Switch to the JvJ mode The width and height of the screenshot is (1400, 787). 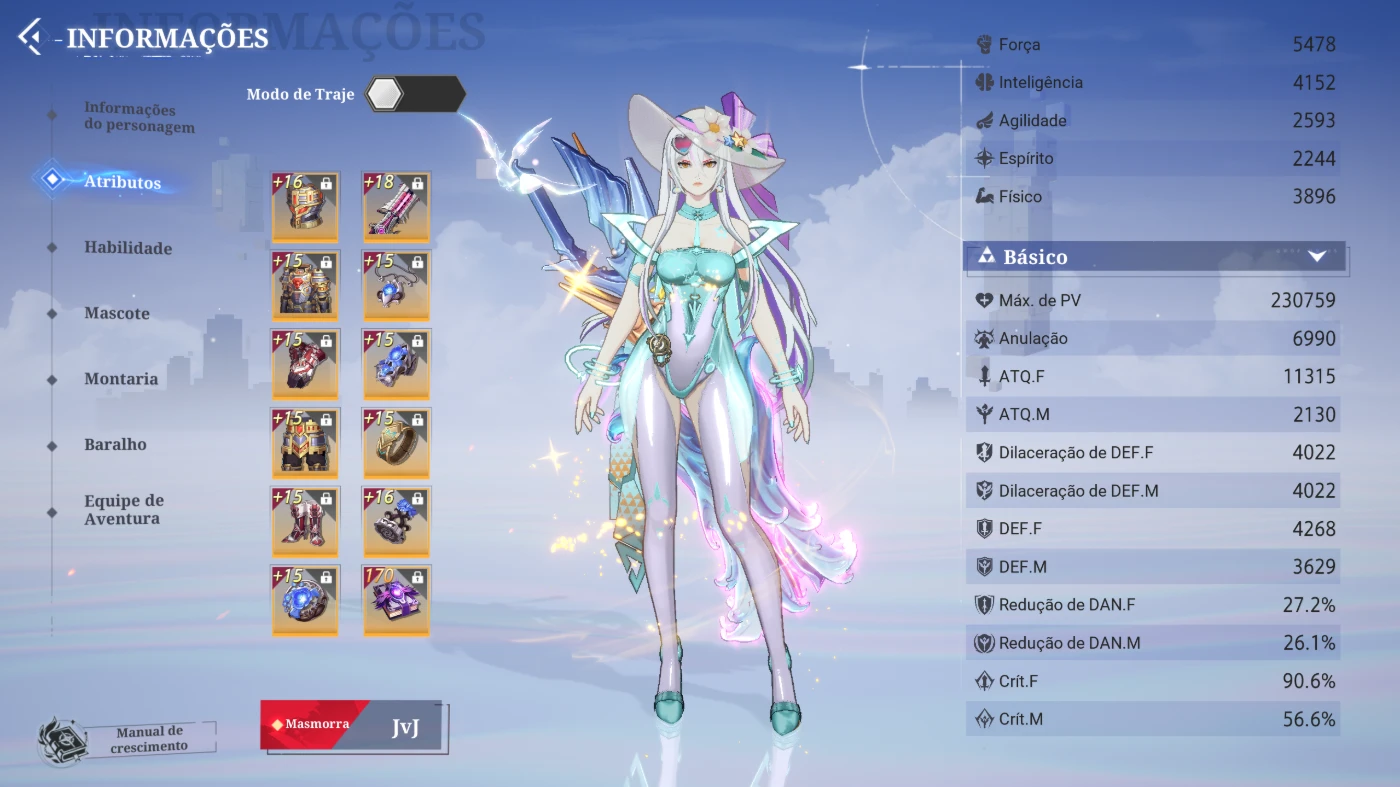click(405, 727)
